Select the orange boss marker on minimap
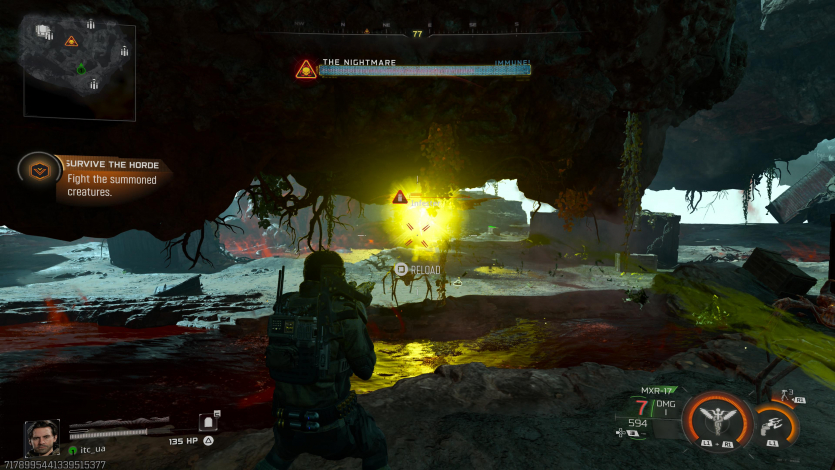835x470 pixels. (x=71, y=41)
